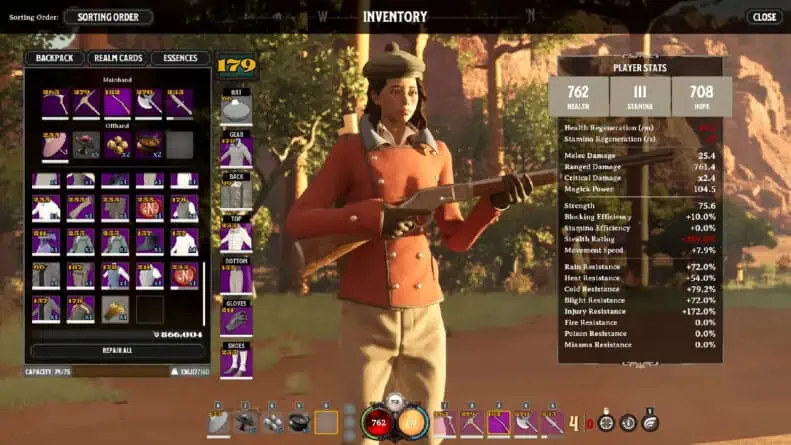
Task: Select the Hat equipment slot
Action: click(236, 107)
